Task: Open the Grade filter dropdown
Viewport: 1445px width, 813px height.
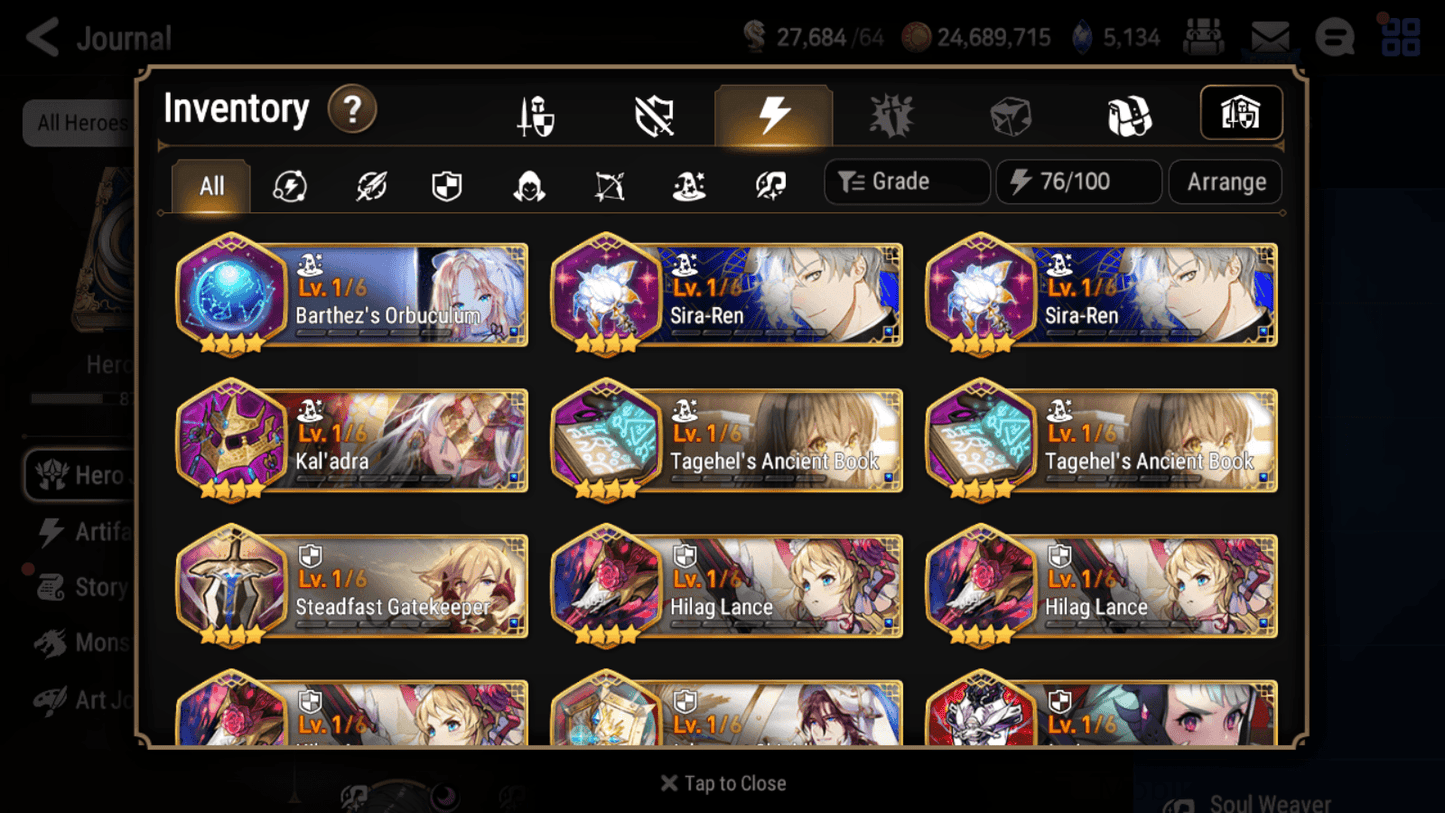Action: click(906, 181)
